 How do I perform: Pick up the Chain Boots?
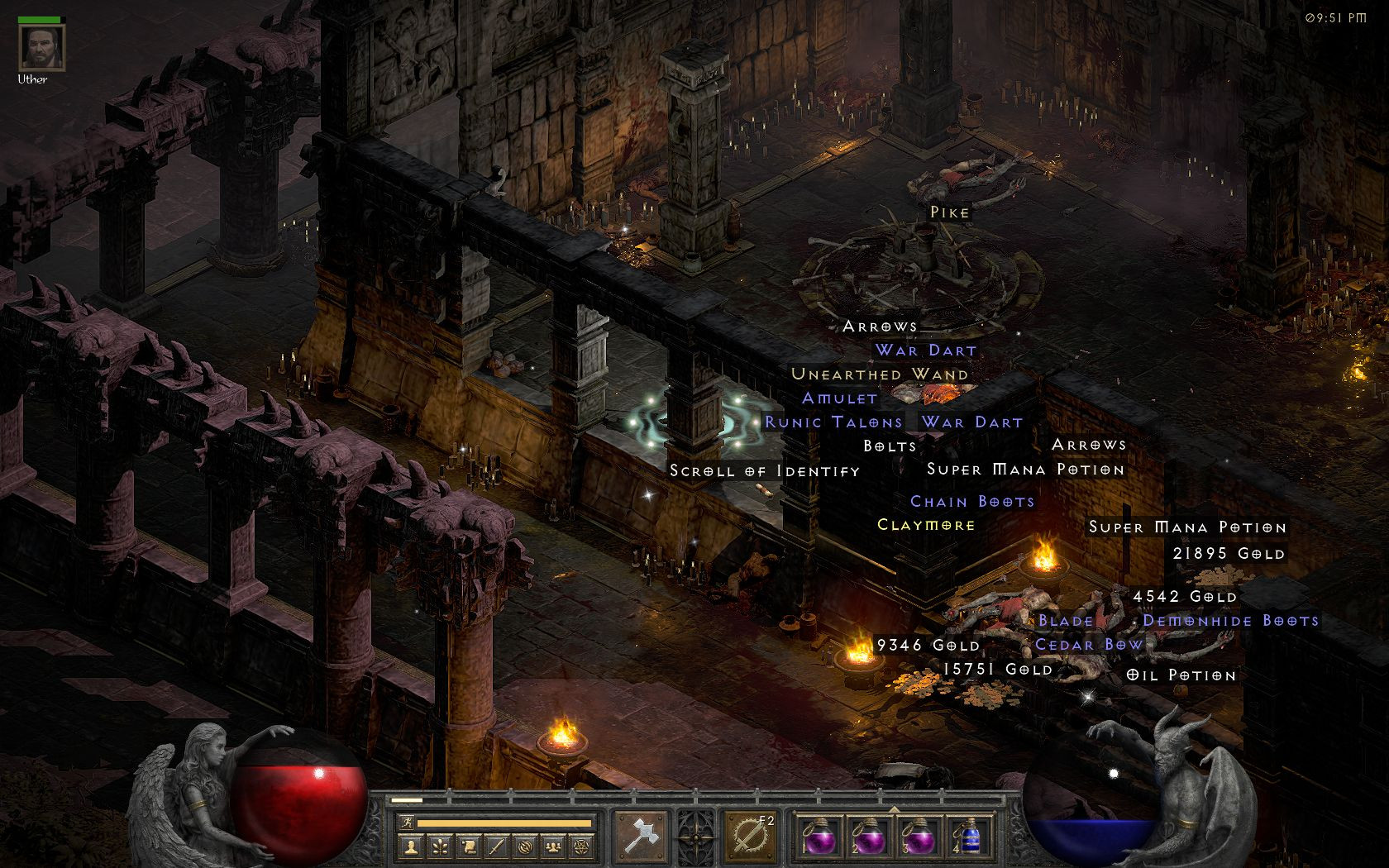tap(972, 501)
